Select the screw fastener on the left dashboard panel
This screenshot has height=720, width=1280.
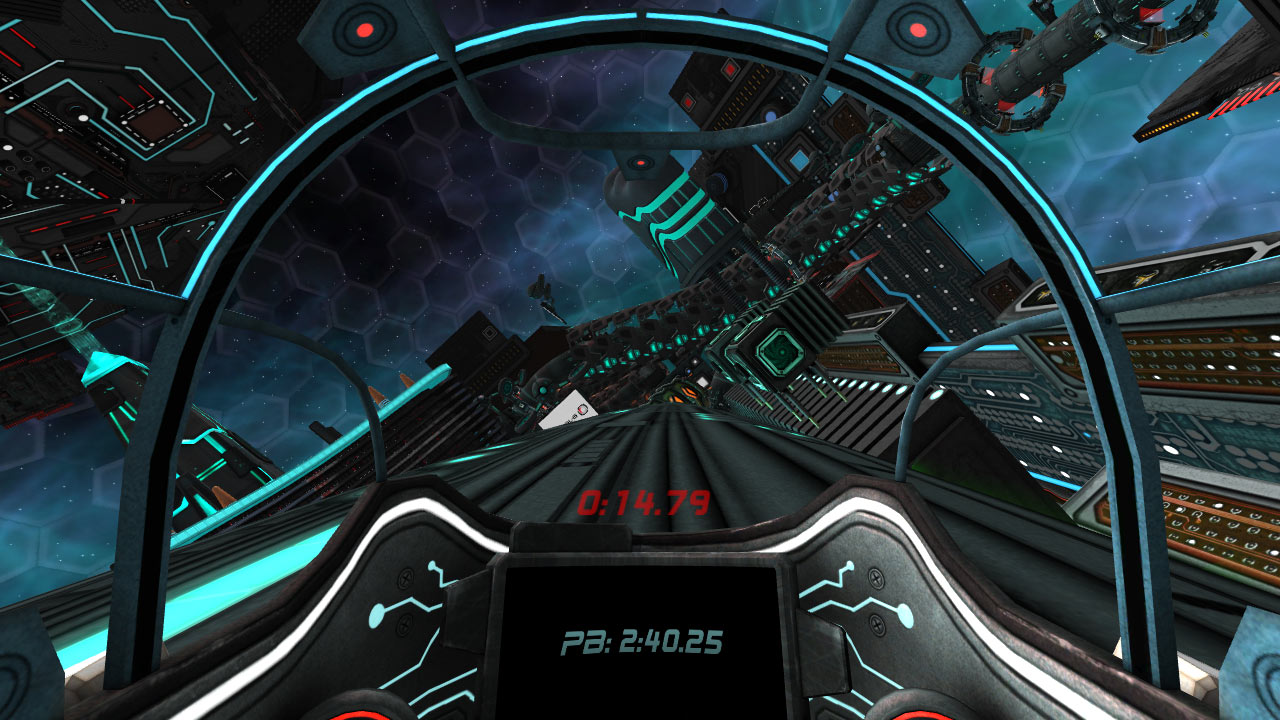[x=404, y=580]
